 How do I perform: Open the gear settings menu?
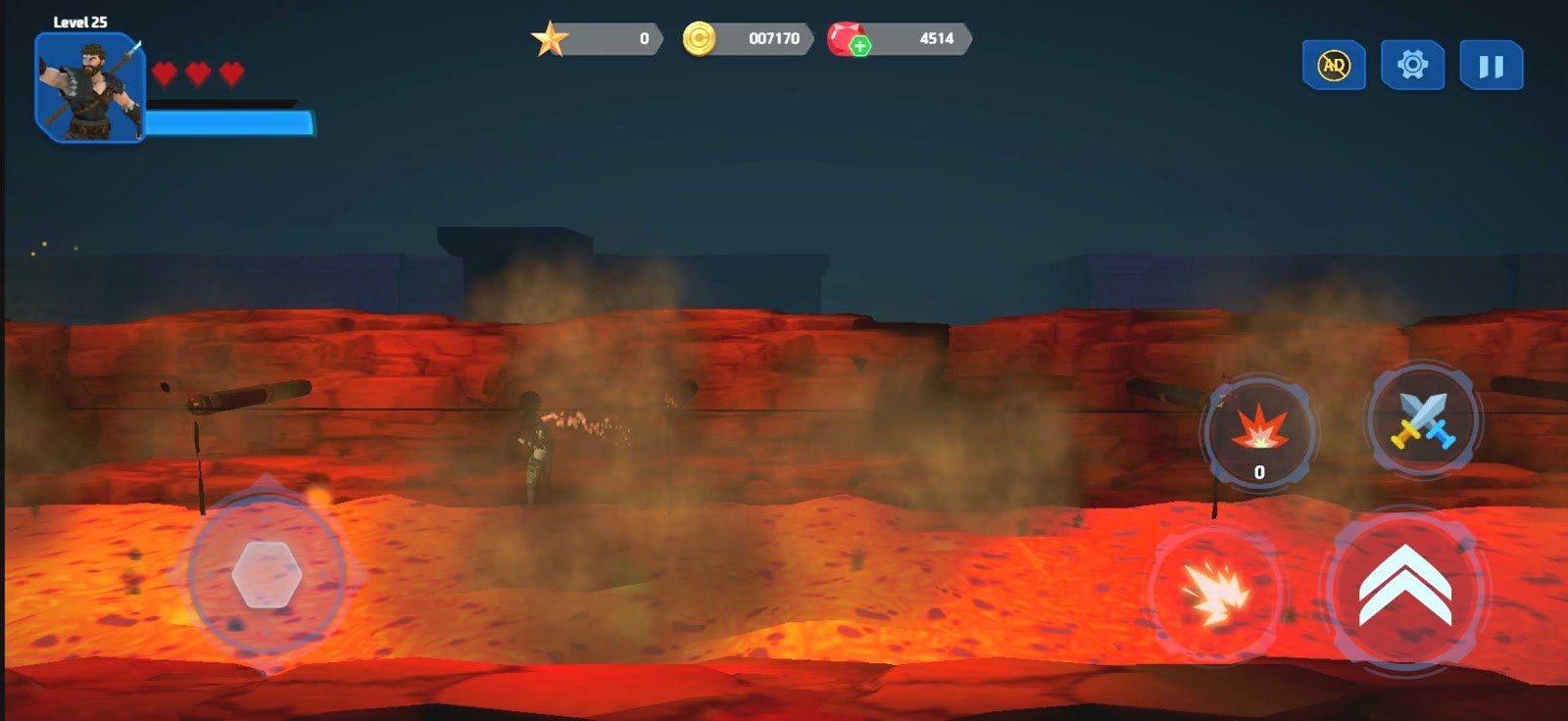[1412, 66]
